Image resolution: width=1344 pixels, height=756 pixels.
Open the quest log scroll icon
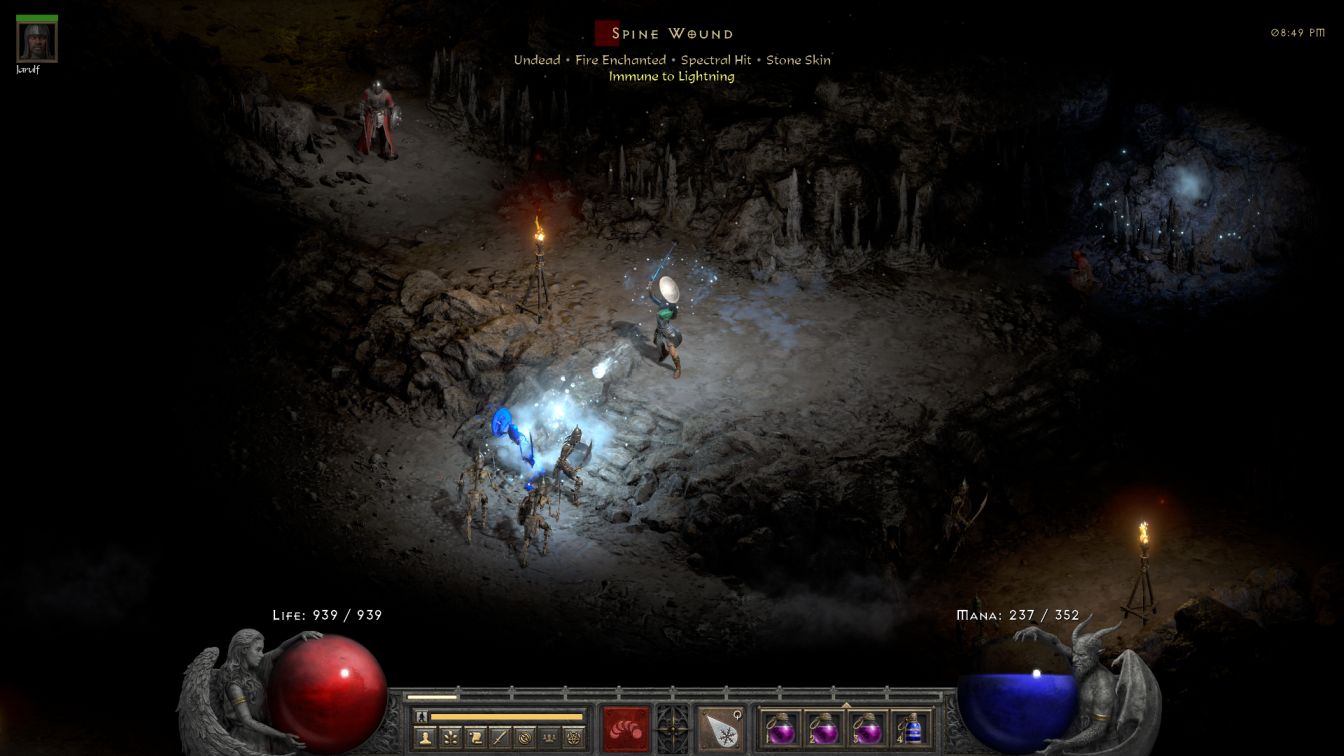point(474,738)
